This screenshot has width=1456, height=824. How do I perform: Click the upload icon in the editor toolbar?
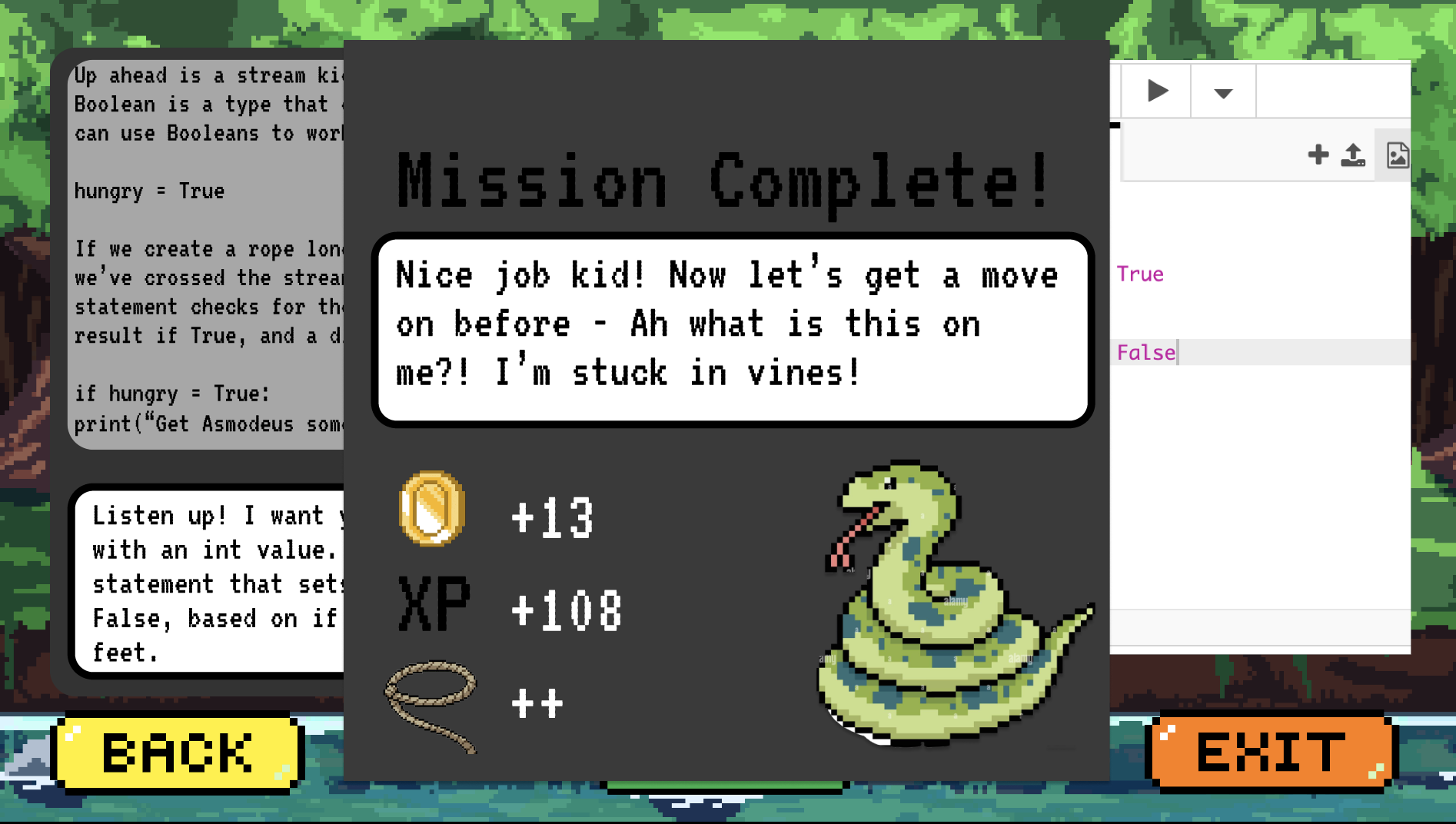click(1353, 154)
